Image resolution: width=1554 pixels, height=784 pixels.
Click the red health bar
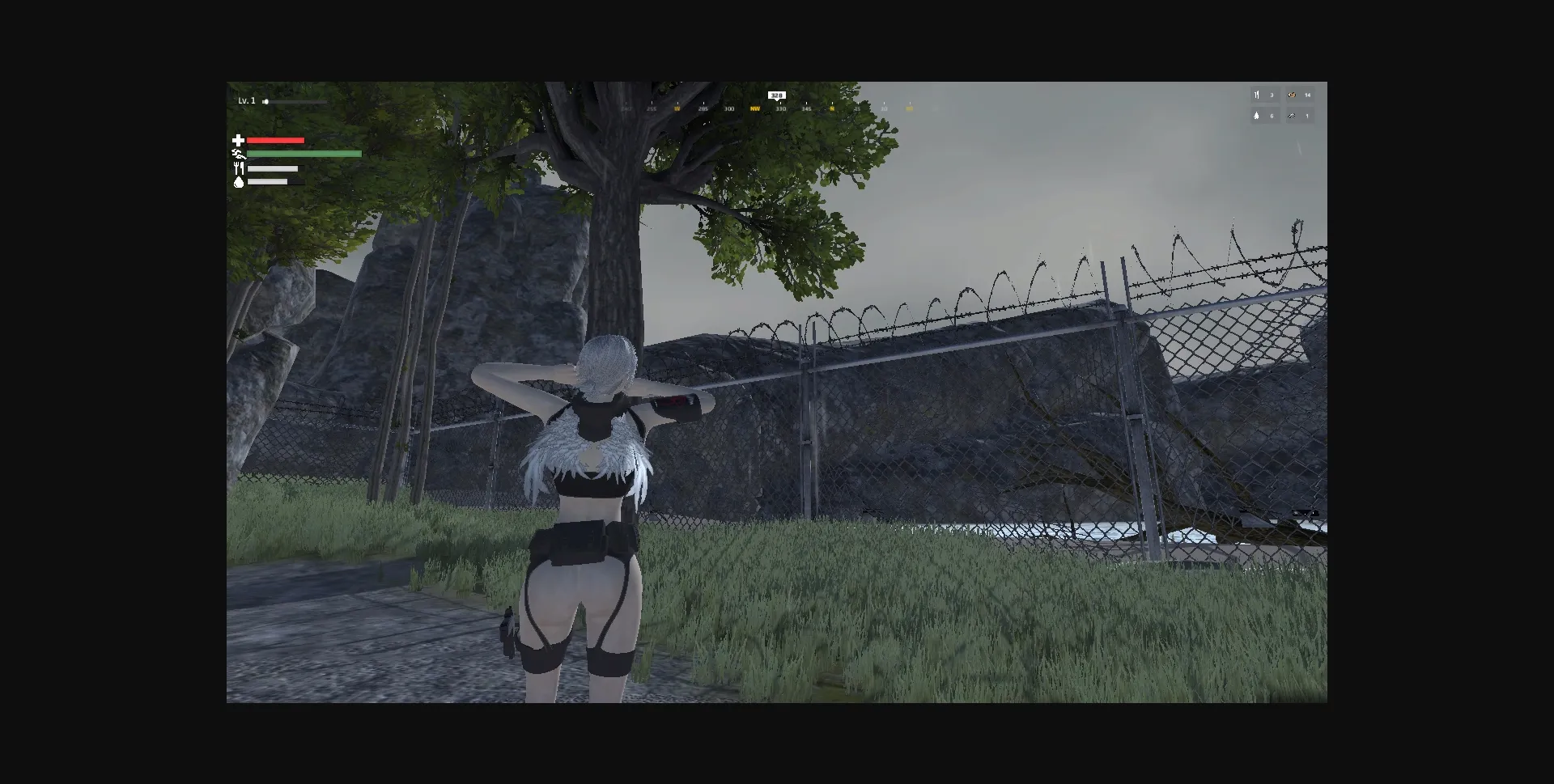coord(275,140)
